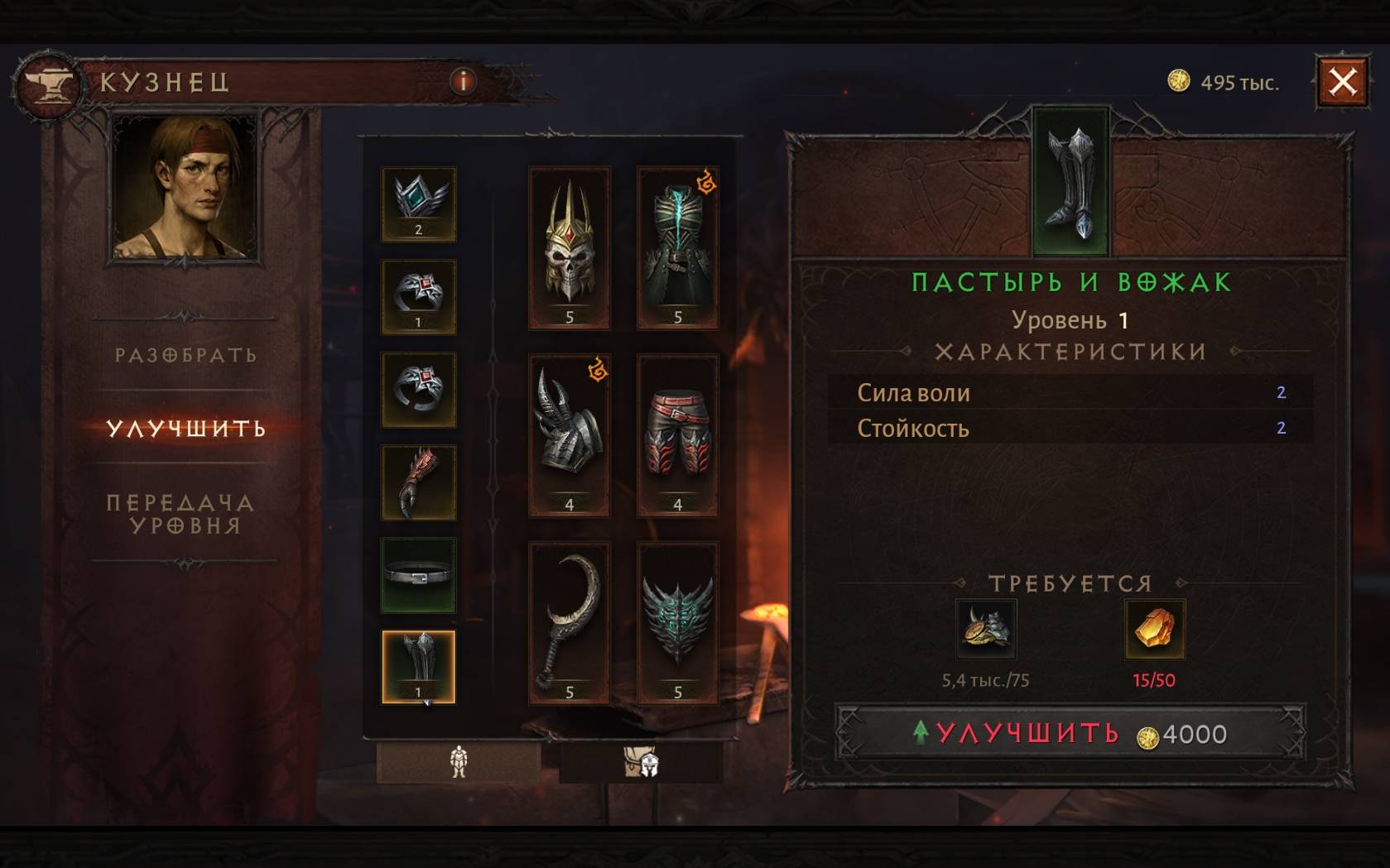The width and height of the screenshot is (1390, 868).
Task: Select the teal chest armor
Action: [677, 247]
